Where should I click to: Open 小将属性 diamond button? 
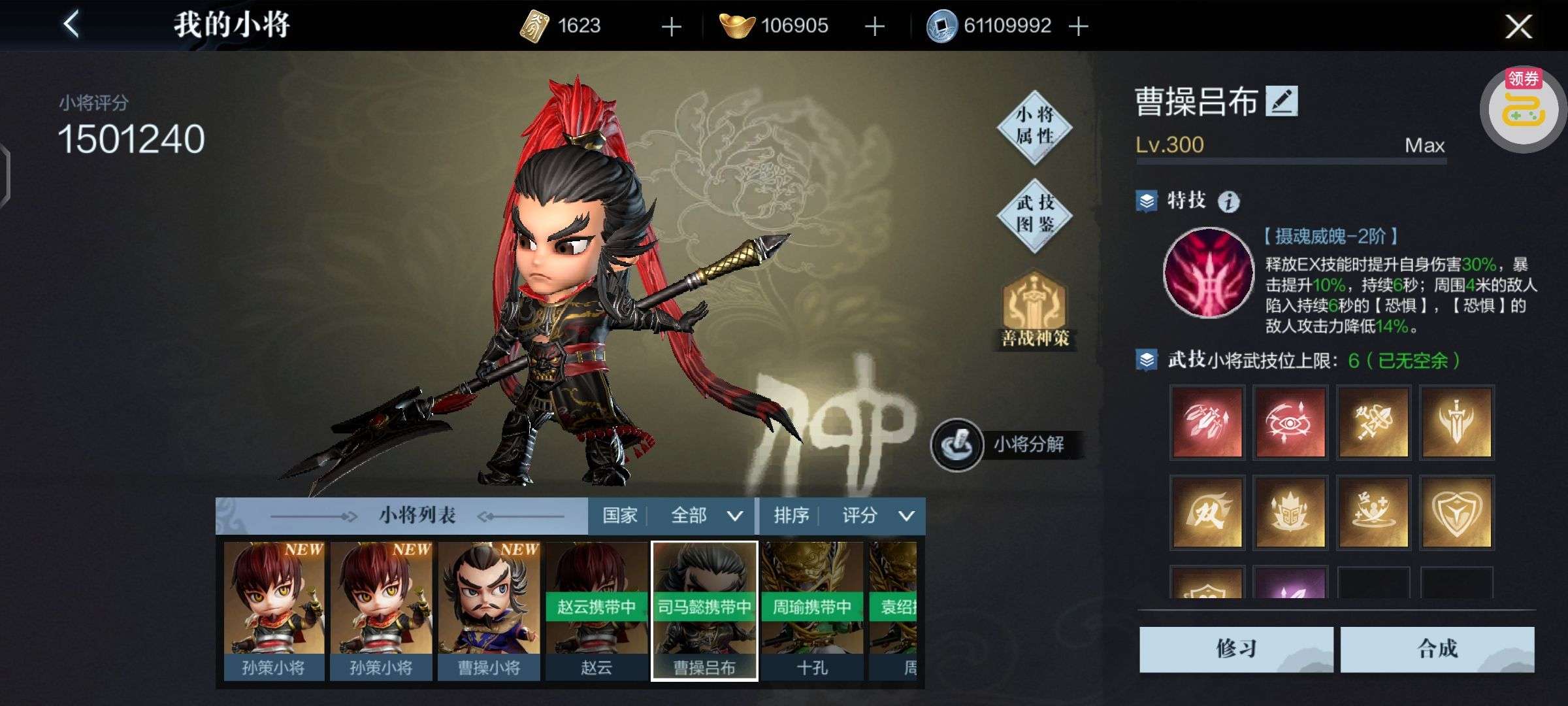1035,126
